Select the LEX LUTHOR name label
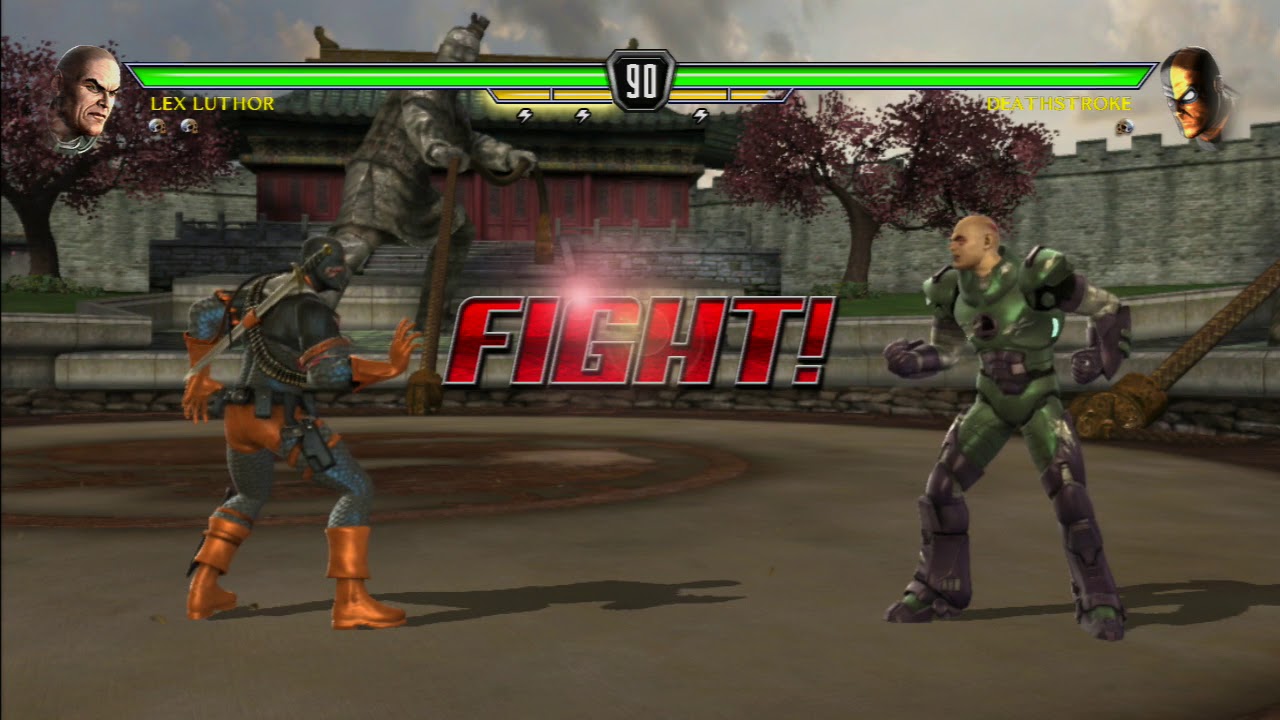 [x=210, y=103]
